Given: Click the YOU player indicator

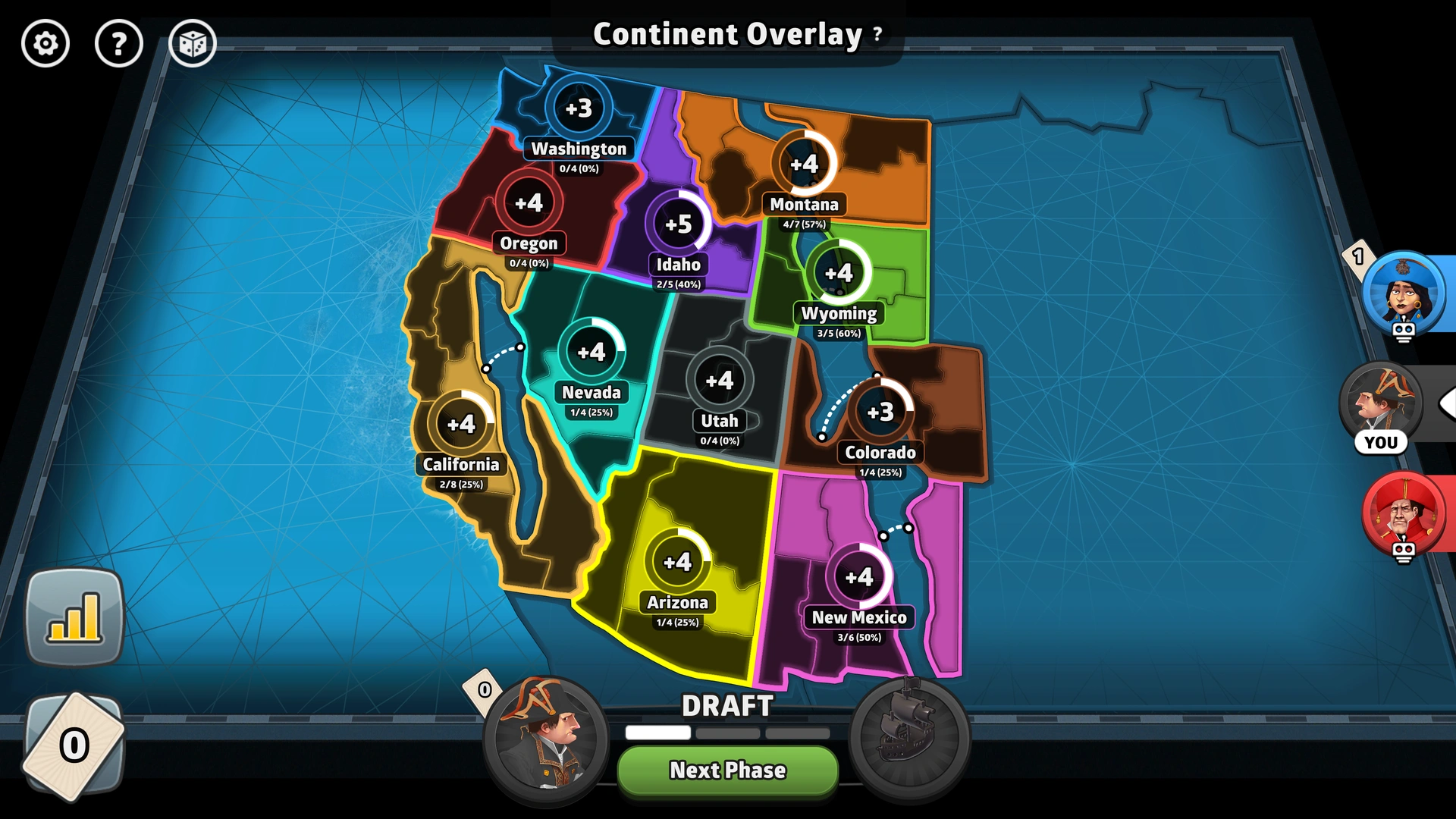Looking at the screenshot, I should coord(1382,442).
